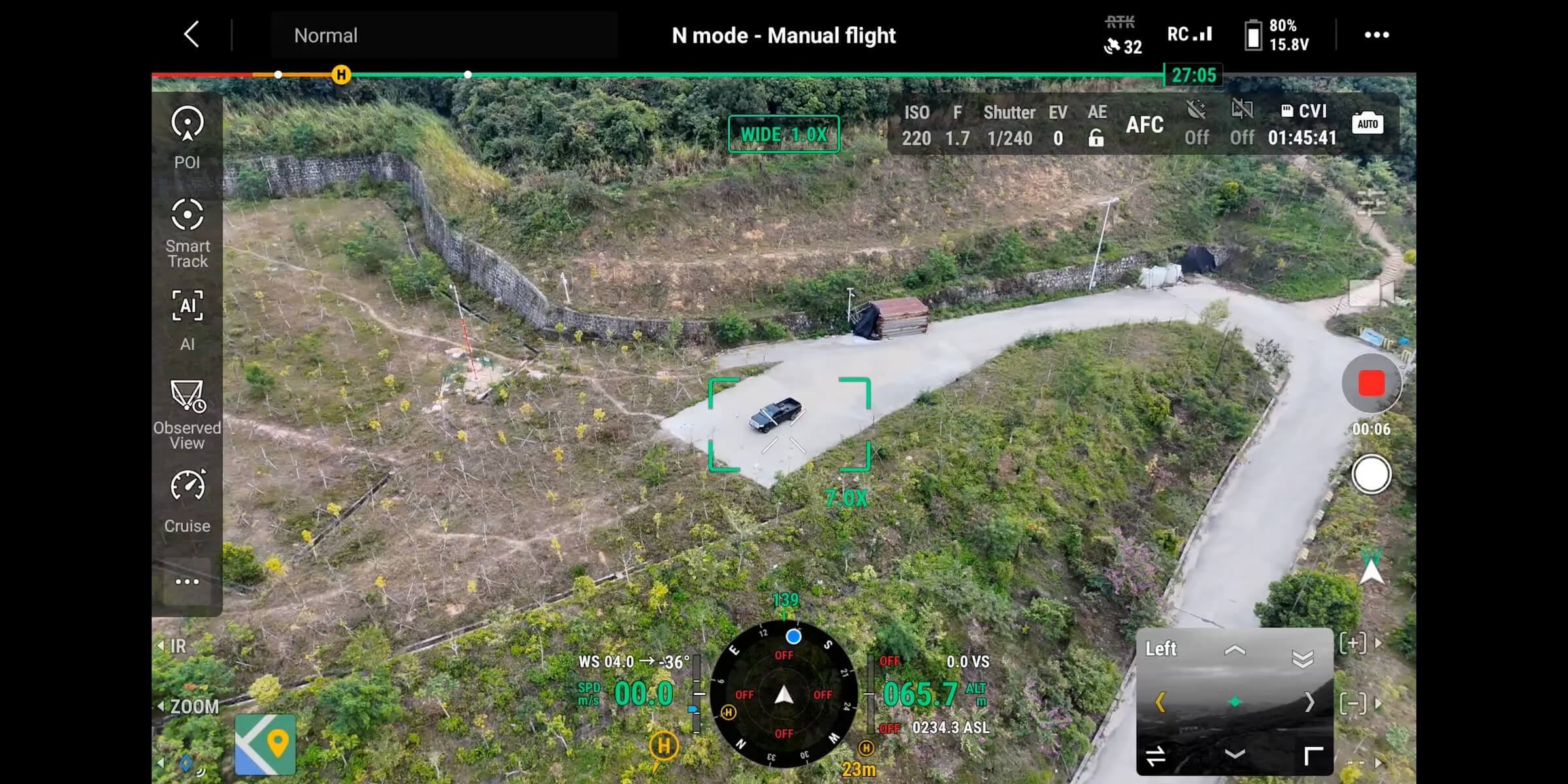Switch to the IR camera view
The width and height of the screenshot is (1568, 784).
click(x=174, y=646)
